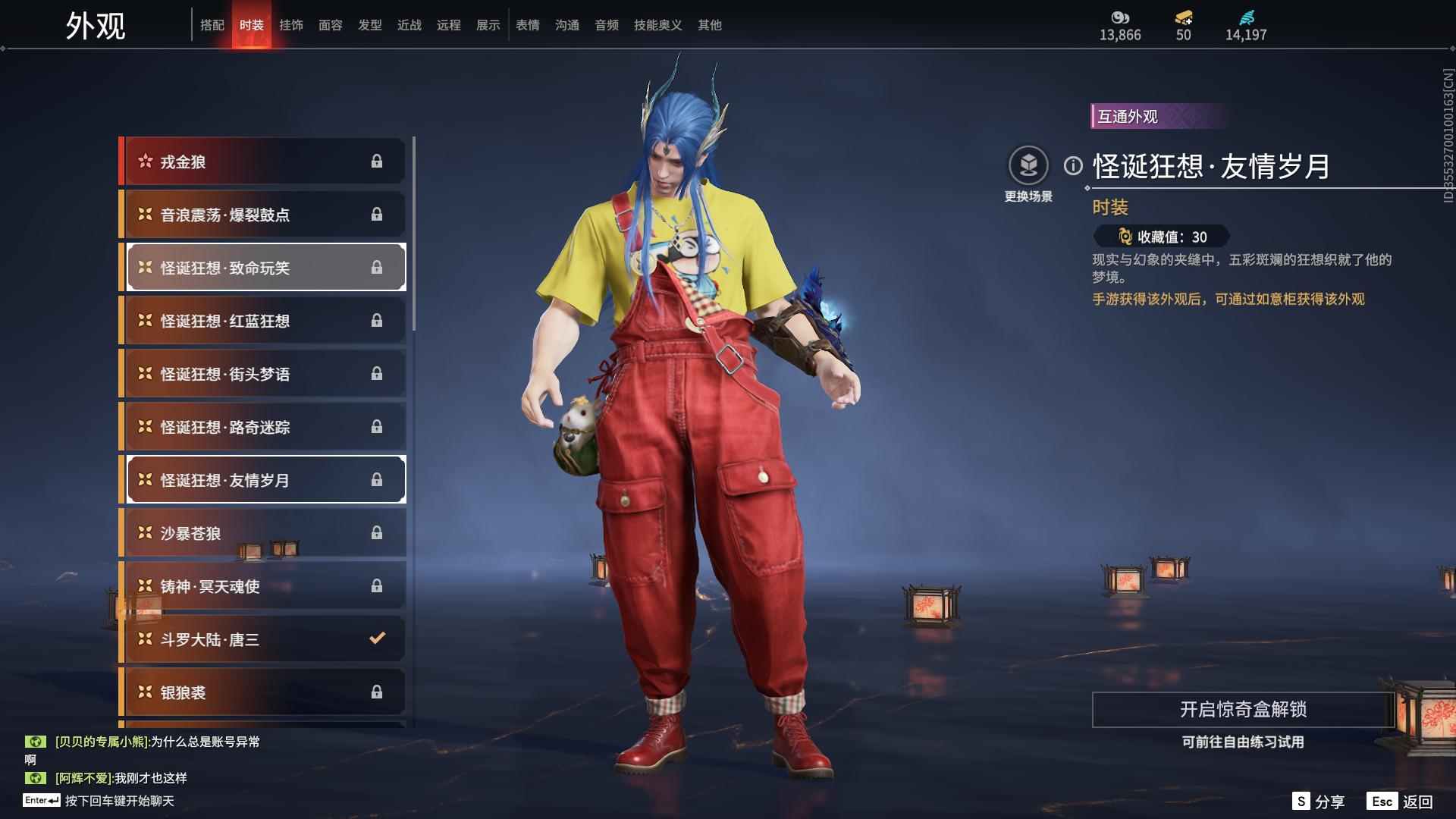Image resolution: width=1456 pixels, height=819 pixels.
Task: Select the equipped 斗罗大陆·唐三 outfit checkmark
Action: 377,639
